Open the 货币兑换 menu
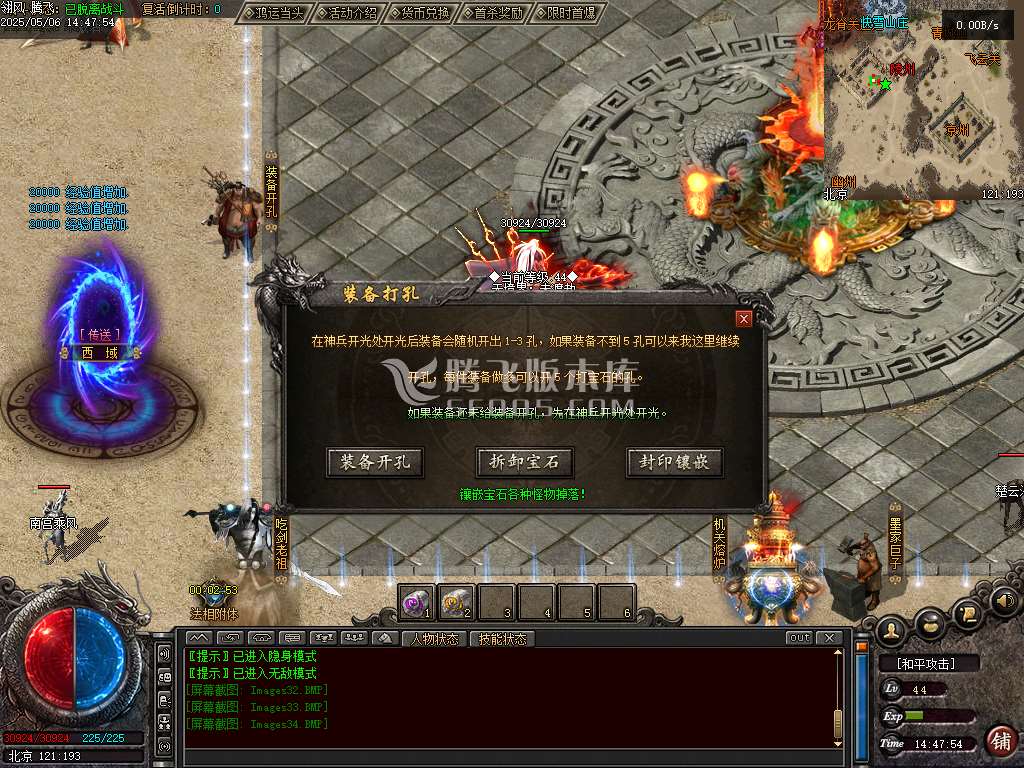1024x768 pixels. pos(420,13)
